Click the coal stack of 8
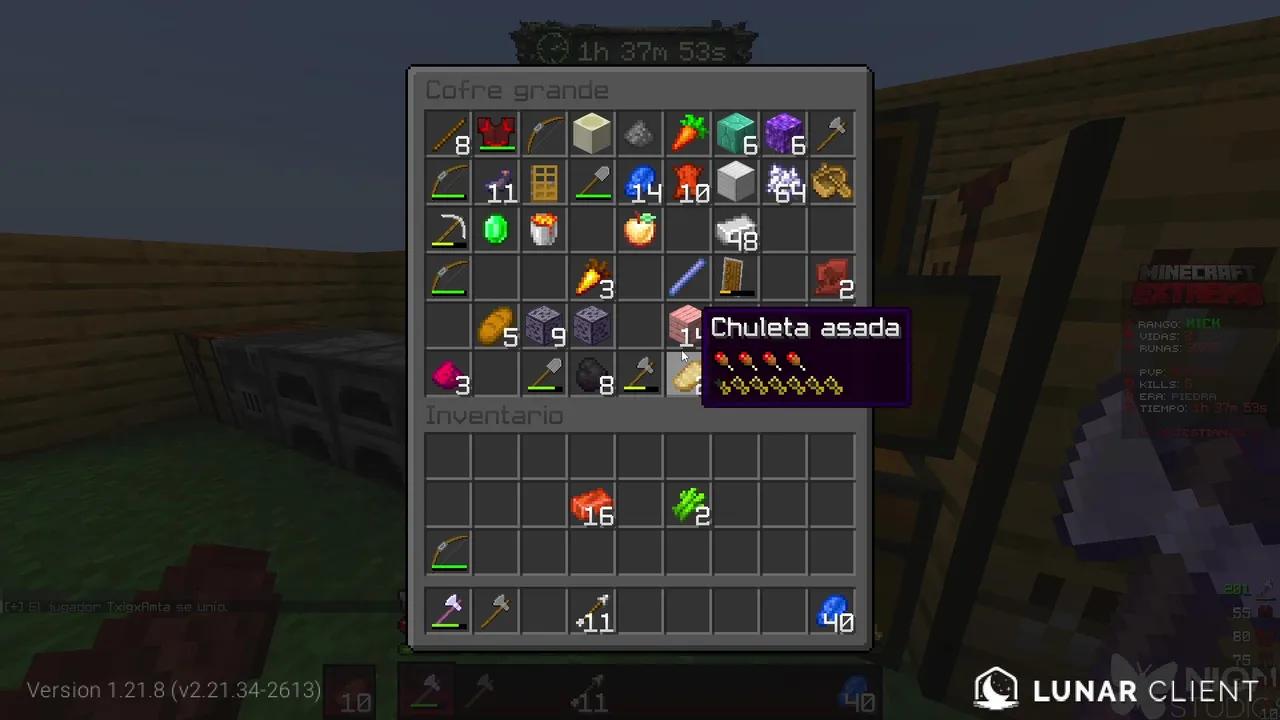Screen dimensions: 1280x720 [x=593, y=375]
